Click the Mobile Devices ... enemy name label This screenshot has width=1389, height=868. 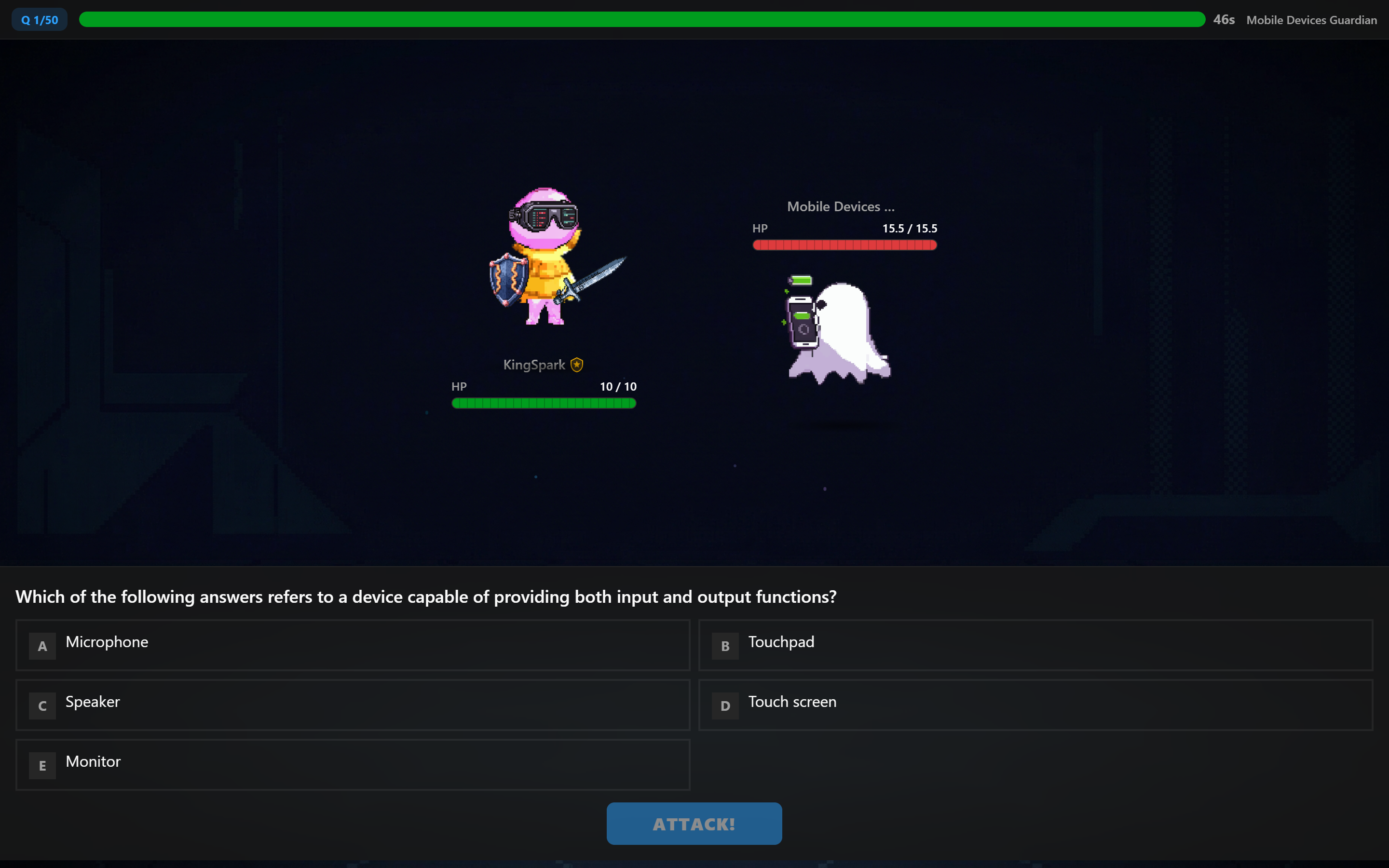click(x=840, y=206)
